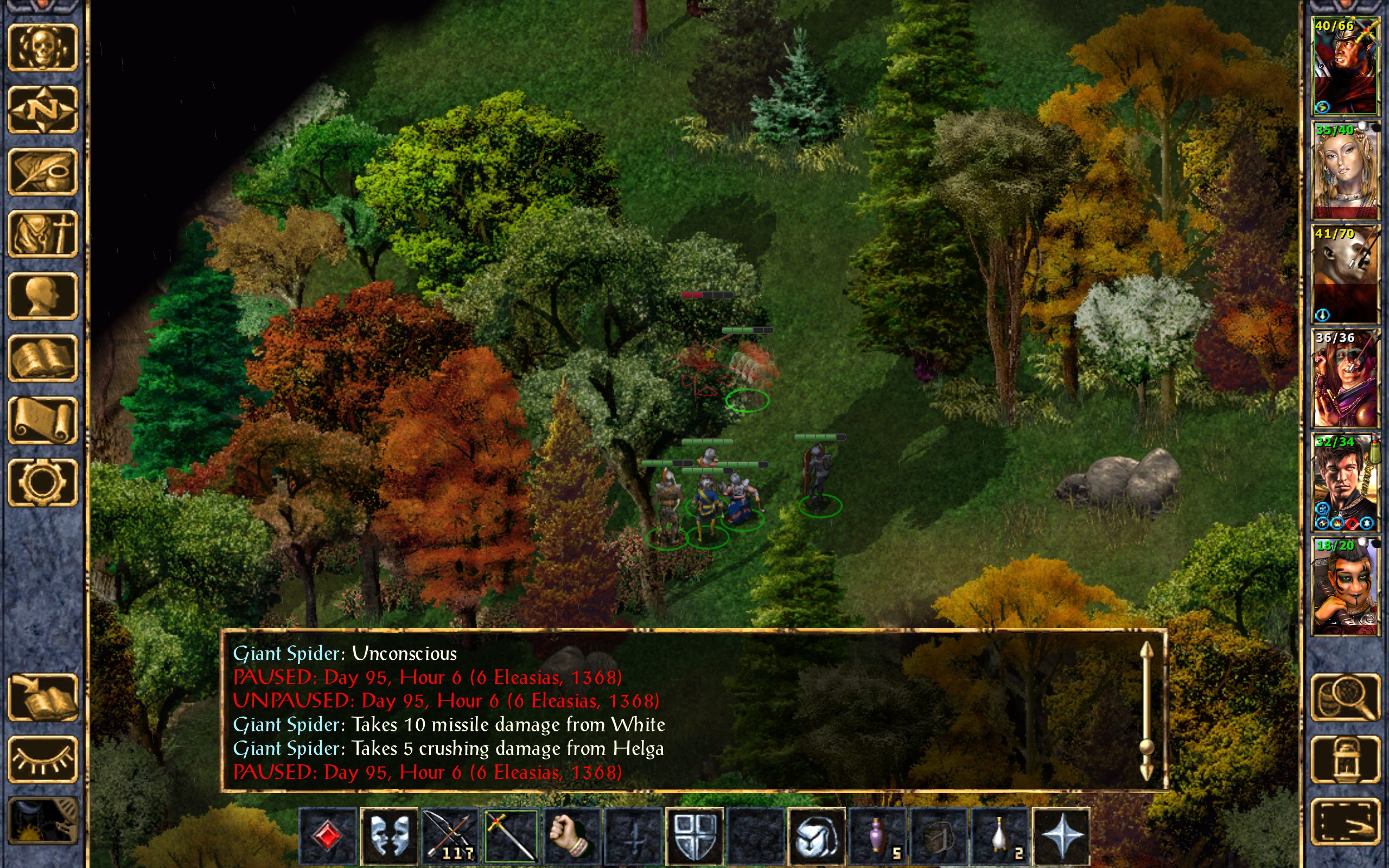Select the bow with 117 arrows

coord(450,837)
